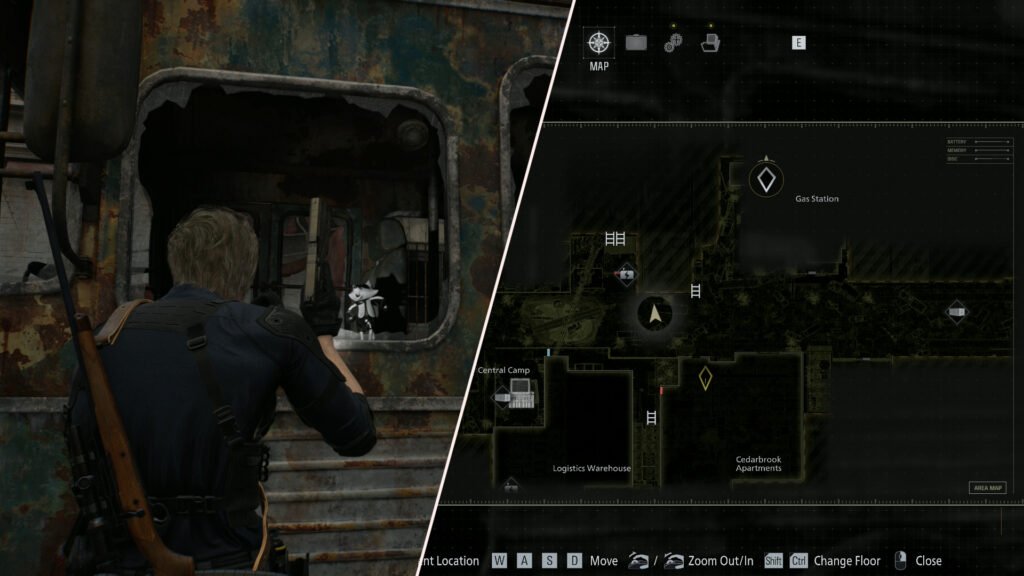Select the Gas Station objective diamond marker
Image resolution: width=1024 pixels, height=576 pixels.
click(766, 179)
